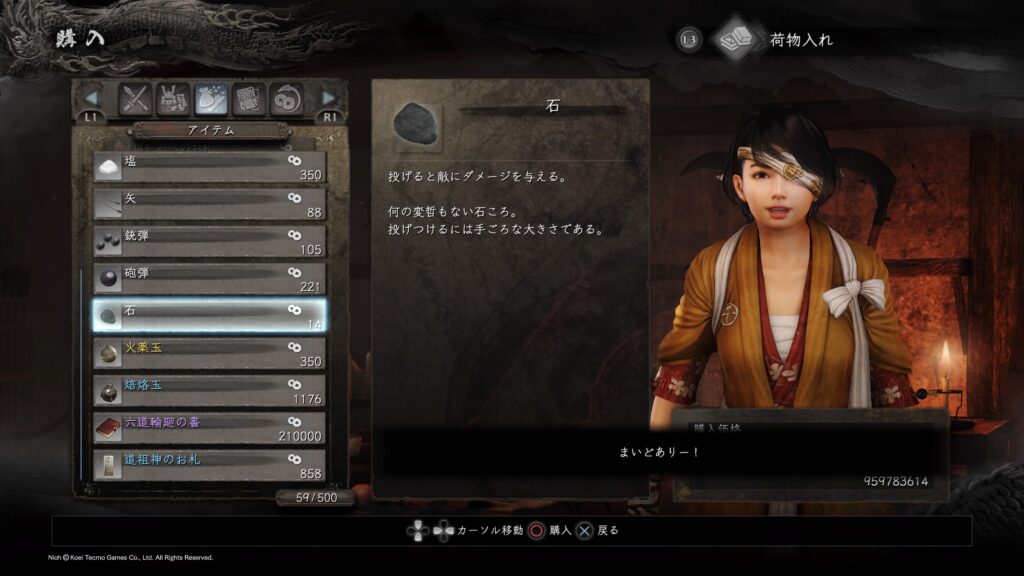Choose the 火薬玉 item priced 350
Screen dimensions: 1024x576
(208, 353)
